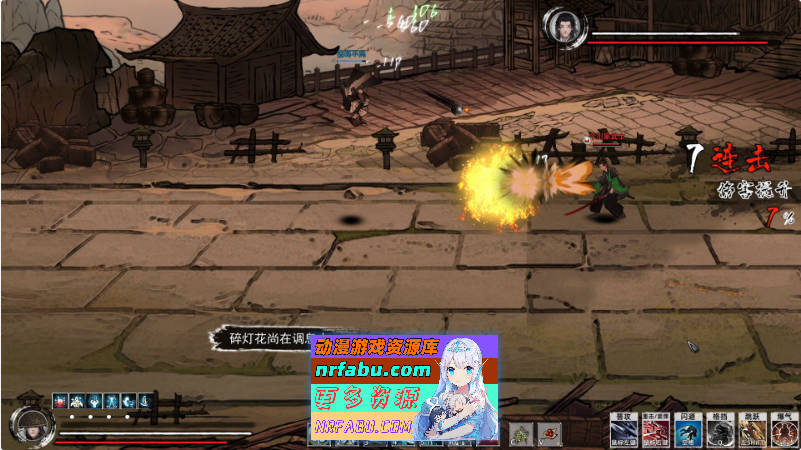The width and height of the screenshot is (801, 450).
Task: Select the 跳跃 jump skill icon
Action: [x=752, y=431]
